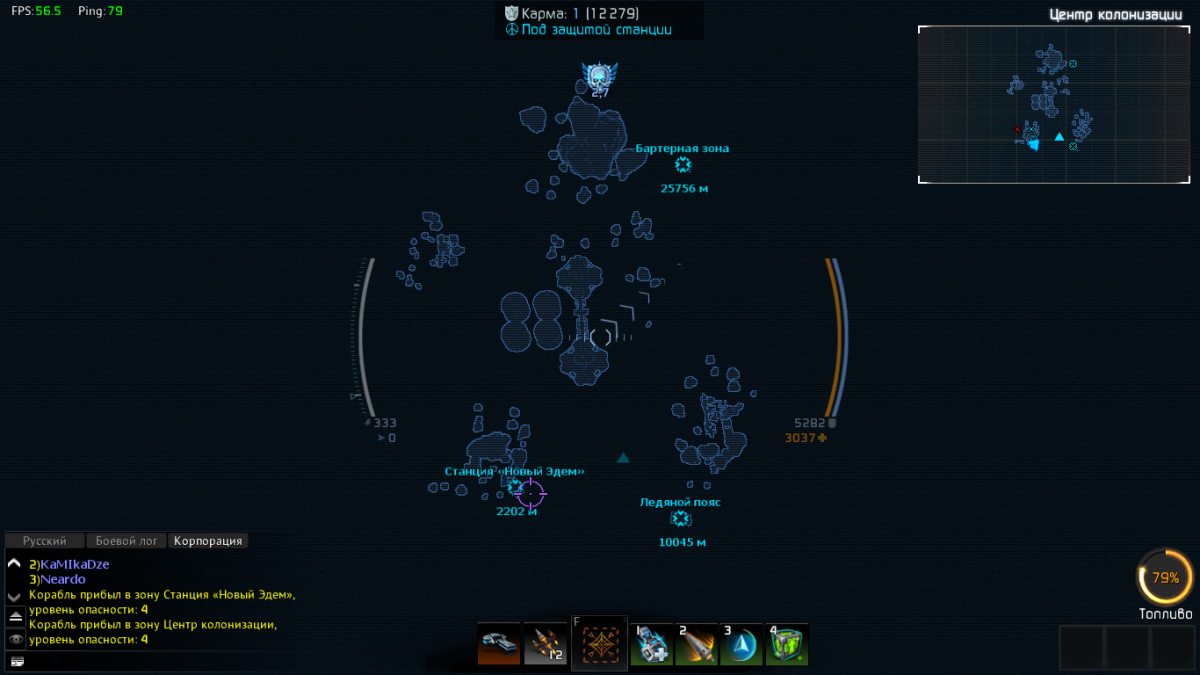Activate the blue arrow module in slot 3
The width and height of the screenshot is (1200, 675).
[x=741, y=645]
